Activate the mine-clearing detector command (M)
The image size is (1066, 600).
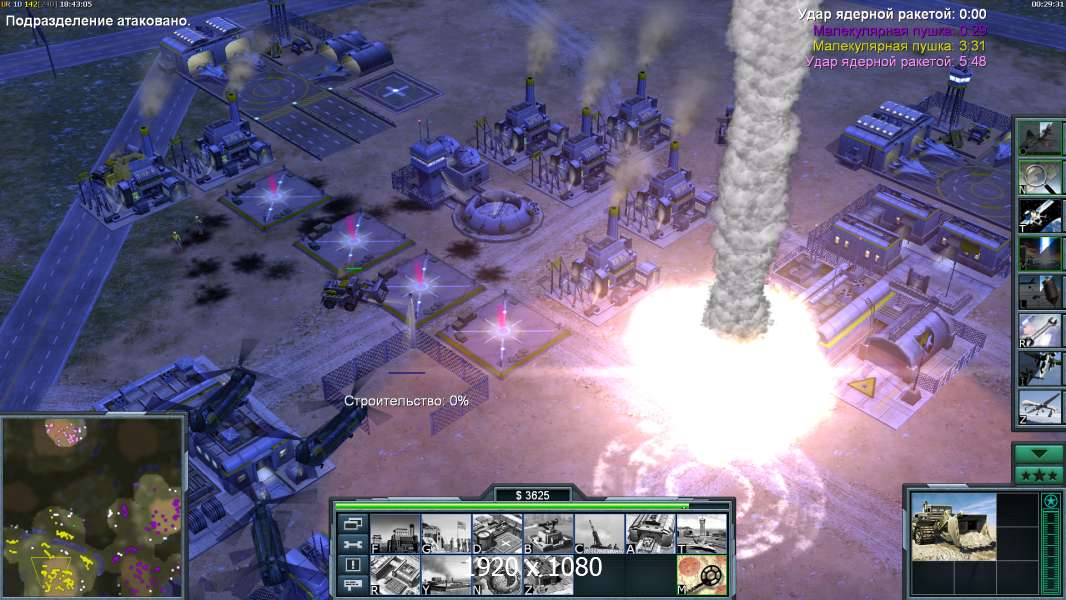[x=701, y=574]
